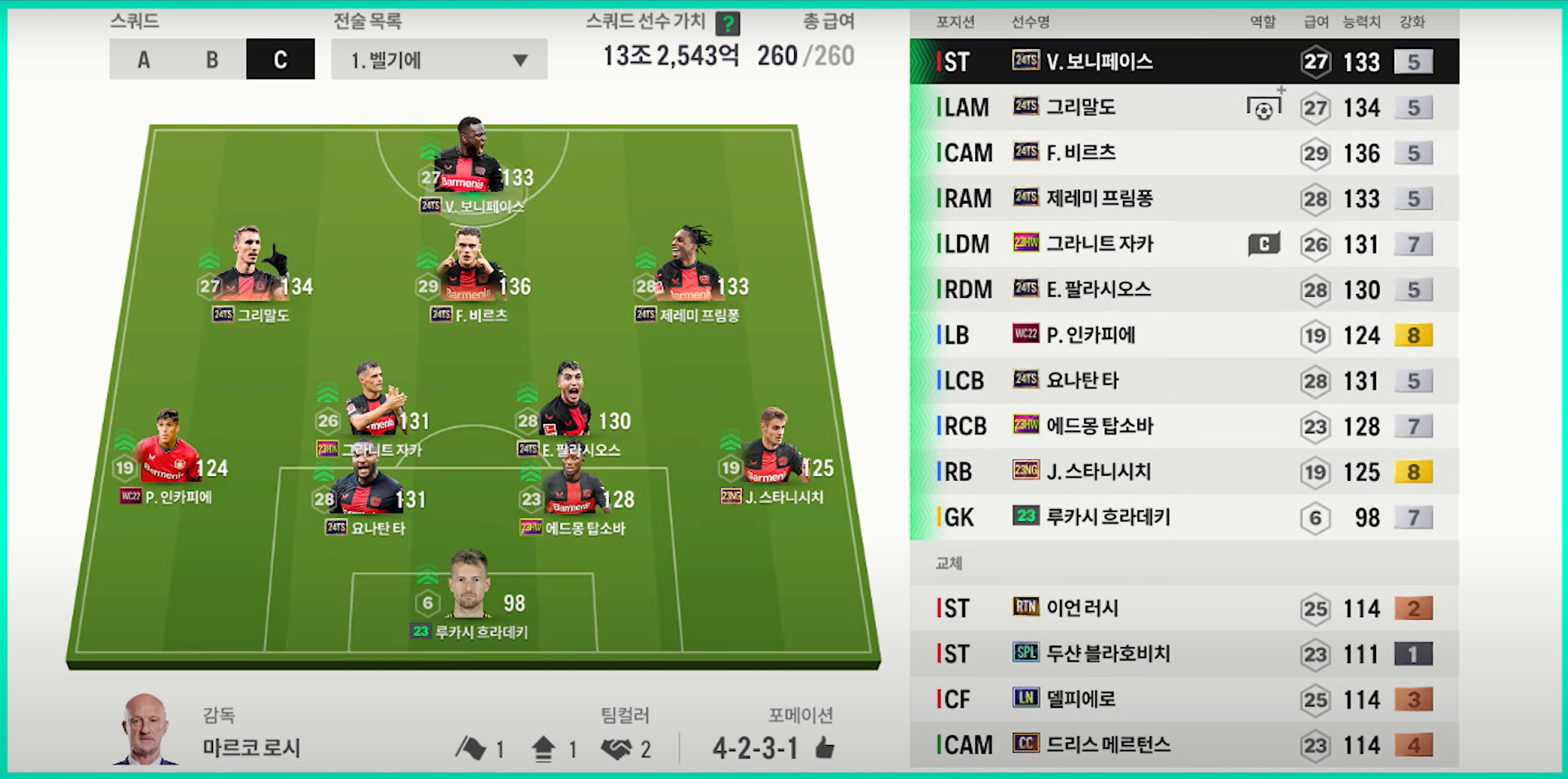The width and height of the screenshot is (1568, 779).
Task: Select substitute 이언 러시 row
Action: [x=1184, y=608]
